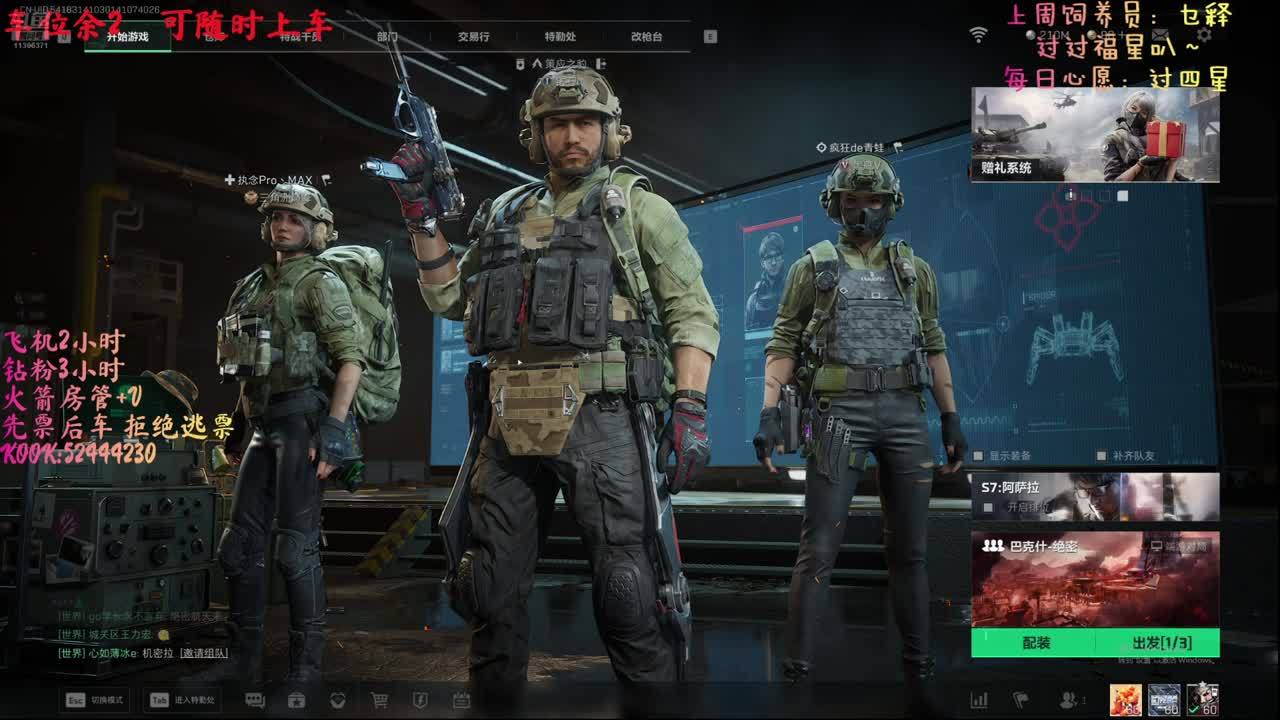This screenshot has width=1280, height=720.
Task: Select the checked player avatar tile
Action: [1201, 699]
